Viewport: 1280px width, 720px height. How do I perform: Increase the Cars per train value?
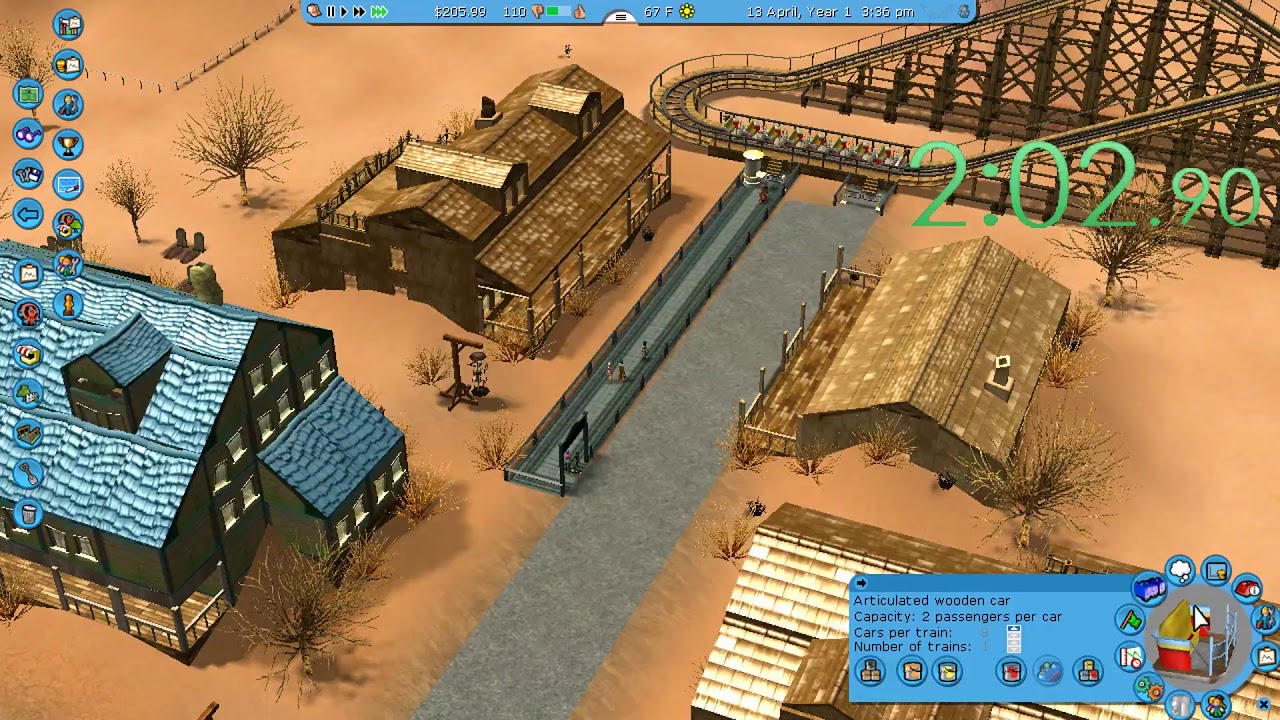tap(1014, 630)
